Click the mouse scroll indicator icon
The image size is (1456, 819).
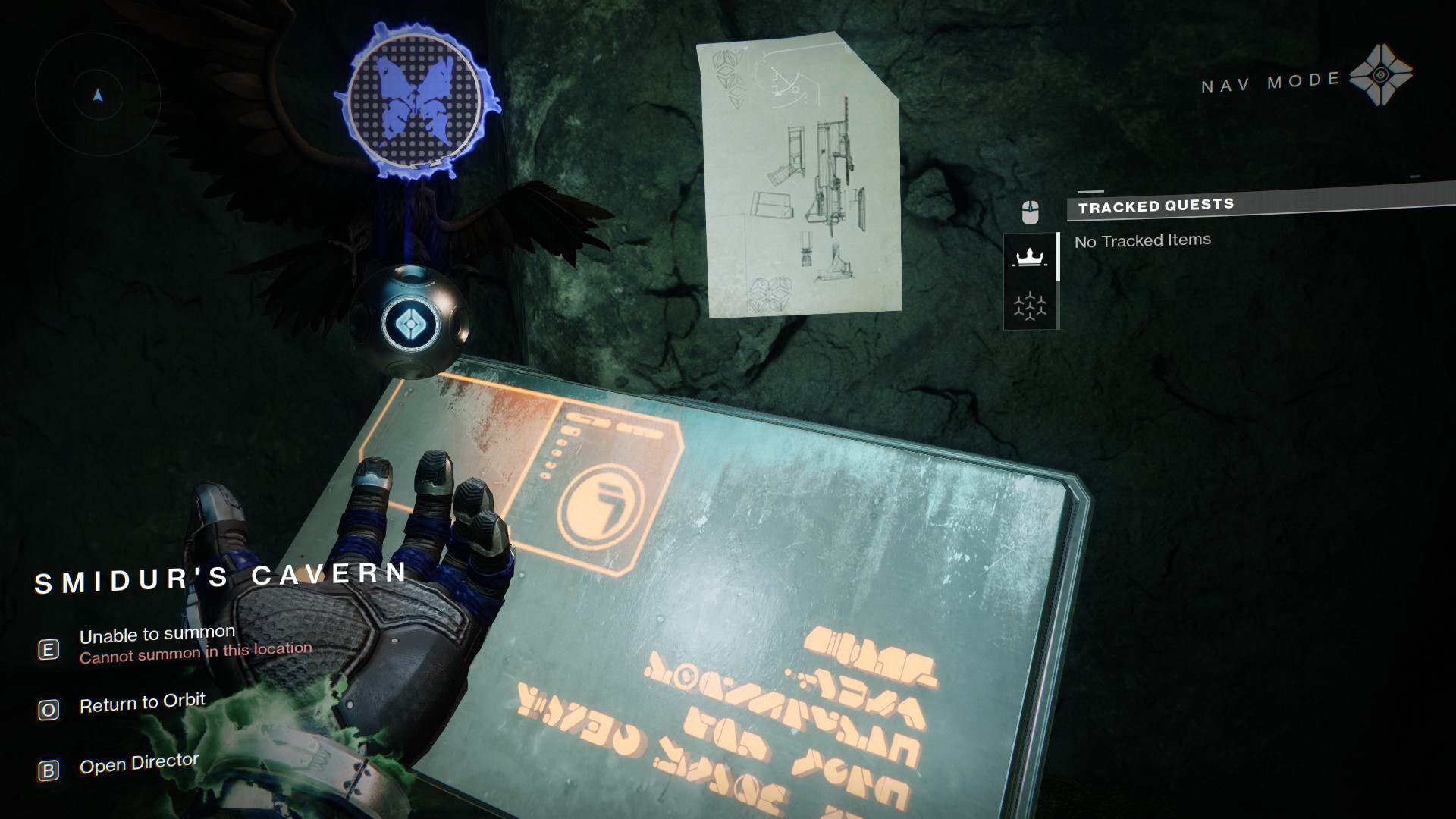tap(1029, 211)
